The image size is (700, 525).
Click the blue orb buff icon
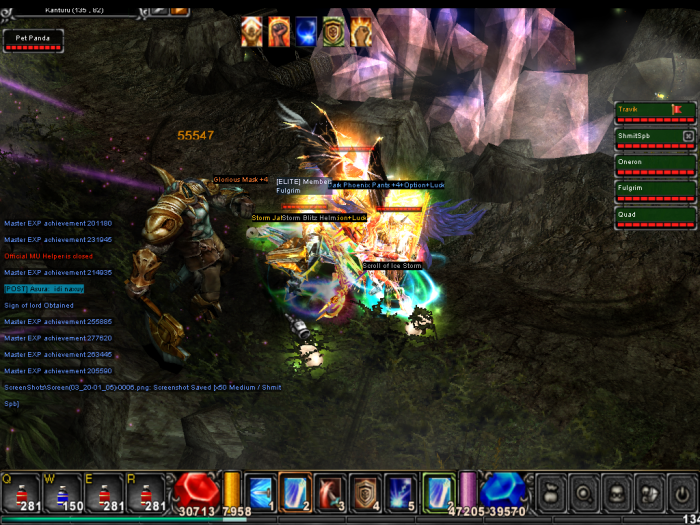pos(306,32)
